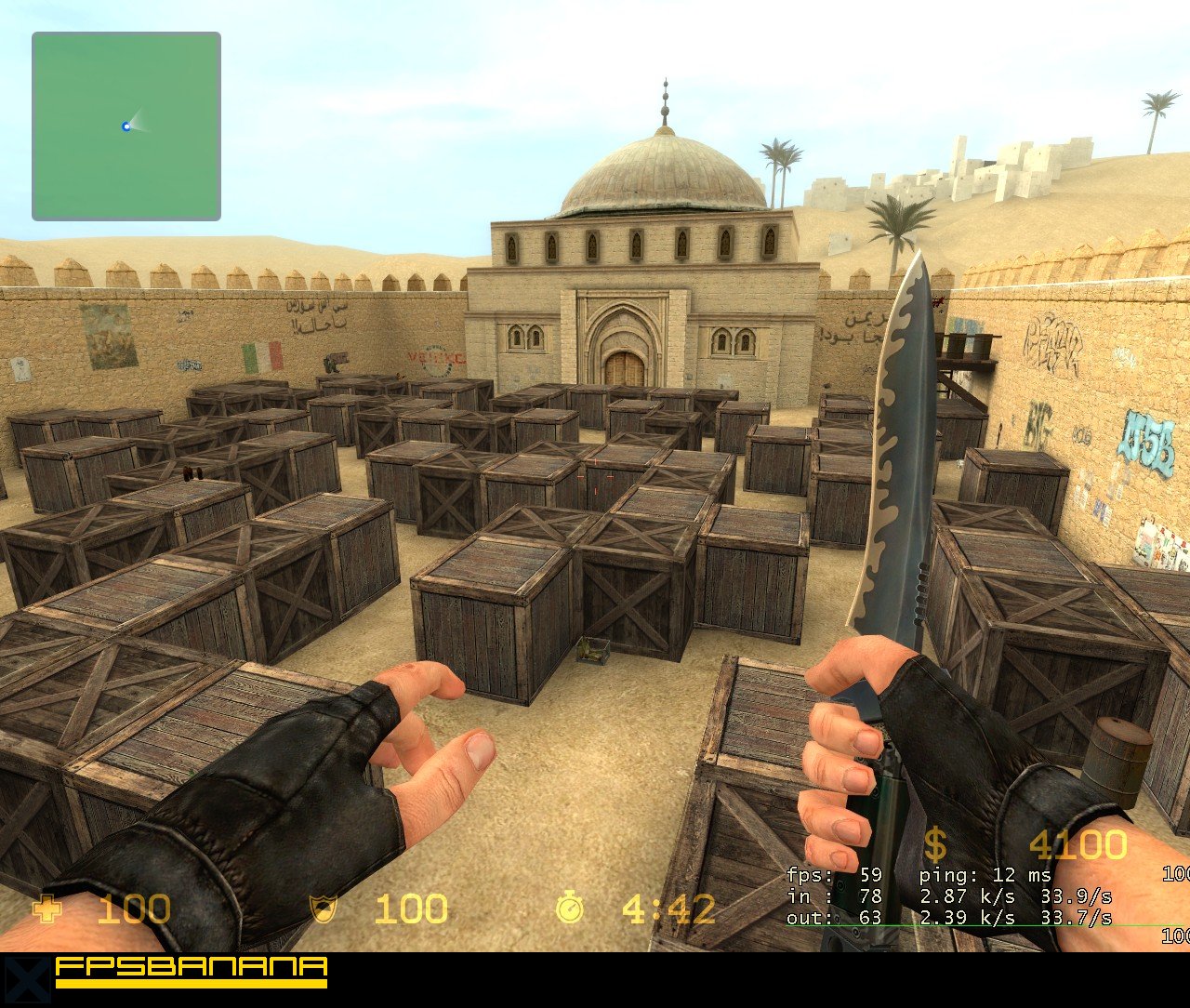
Task: Click the crosshair in the screen center
Action: click(x=595, y=474)
